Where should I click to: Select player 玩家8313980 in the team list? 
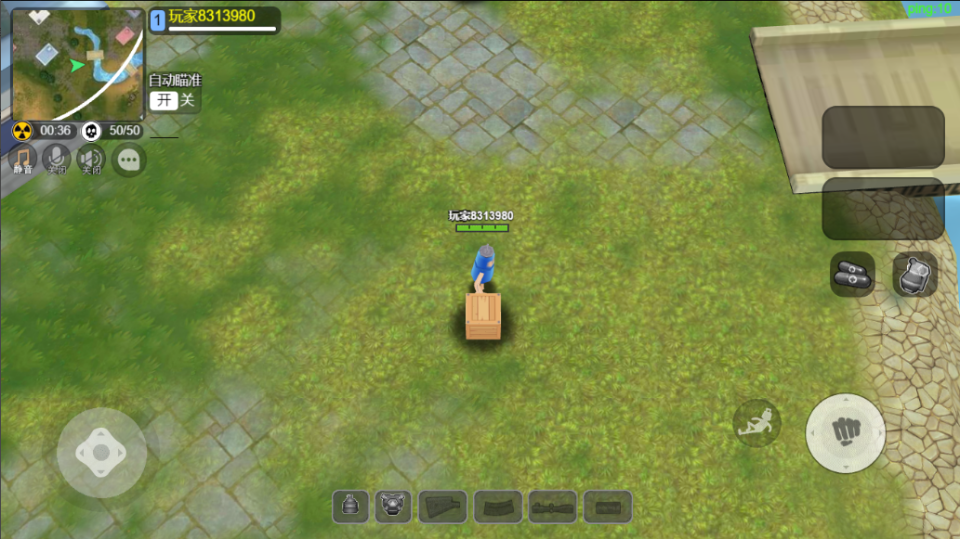[x=213, y=19]
